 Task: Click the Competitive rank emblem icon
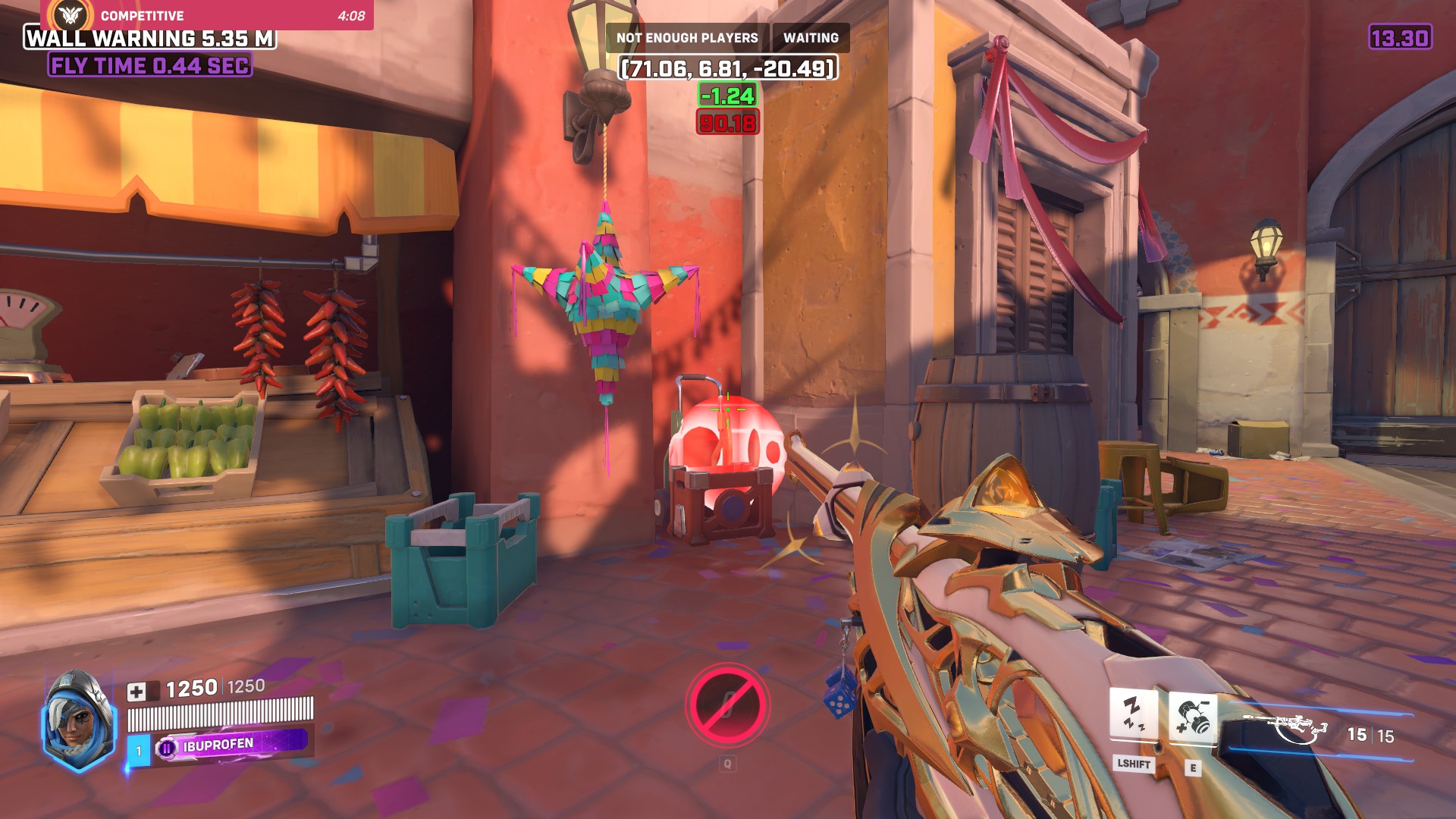(x=68, y=14)
